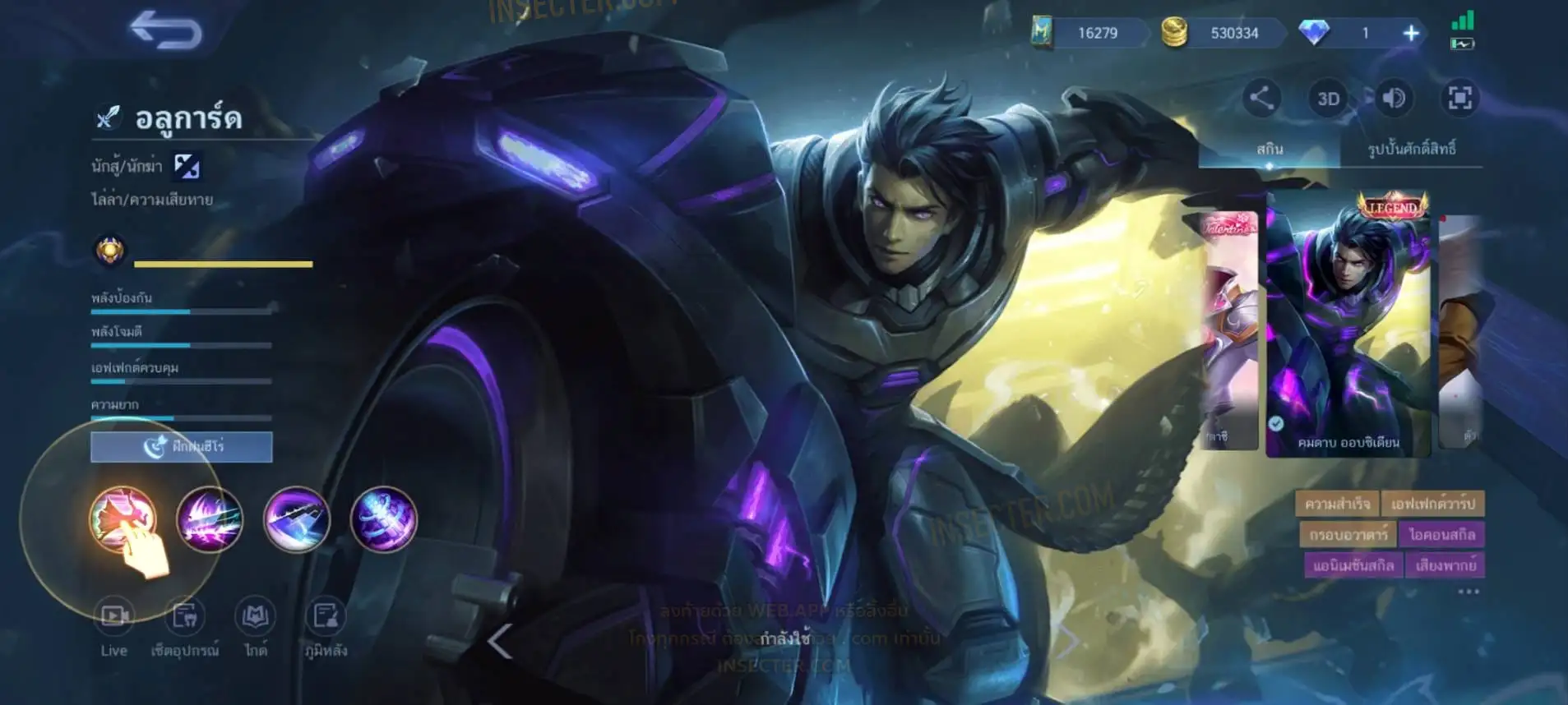Open the share icon
This screenshot has height=705, width=1568.
(x=1261, y=98)
